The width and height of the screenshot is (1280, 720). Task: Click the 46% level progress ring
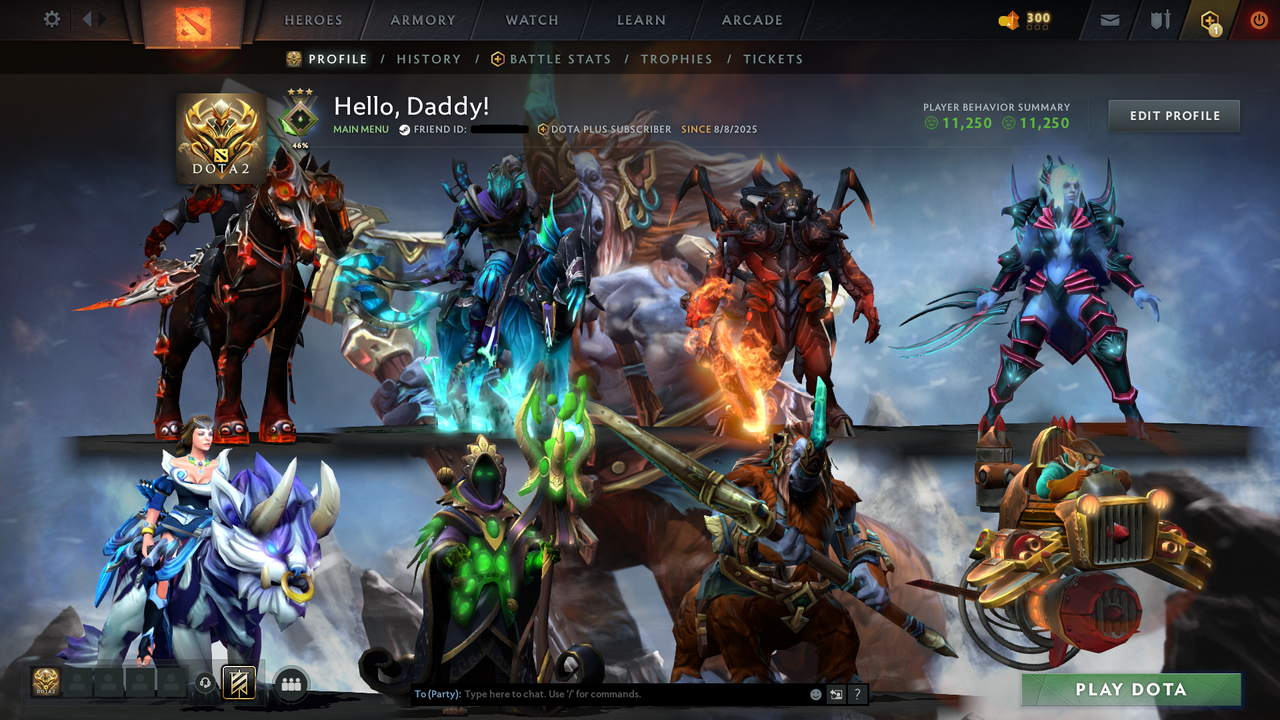(x=301, y=116)
